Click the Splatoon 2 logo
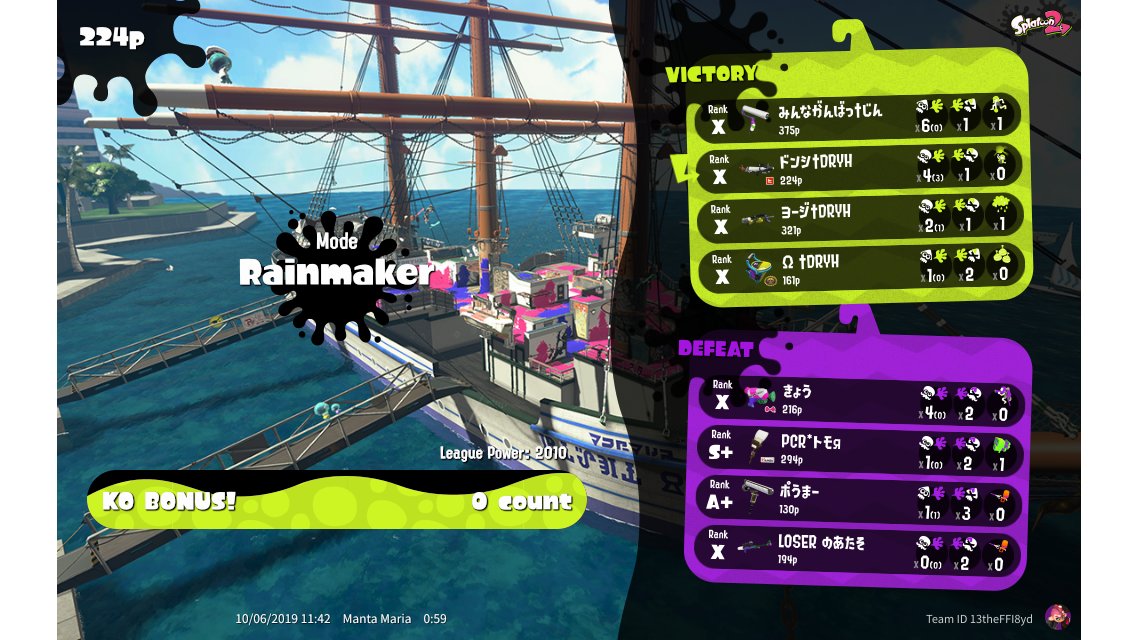 [1042, 24]
